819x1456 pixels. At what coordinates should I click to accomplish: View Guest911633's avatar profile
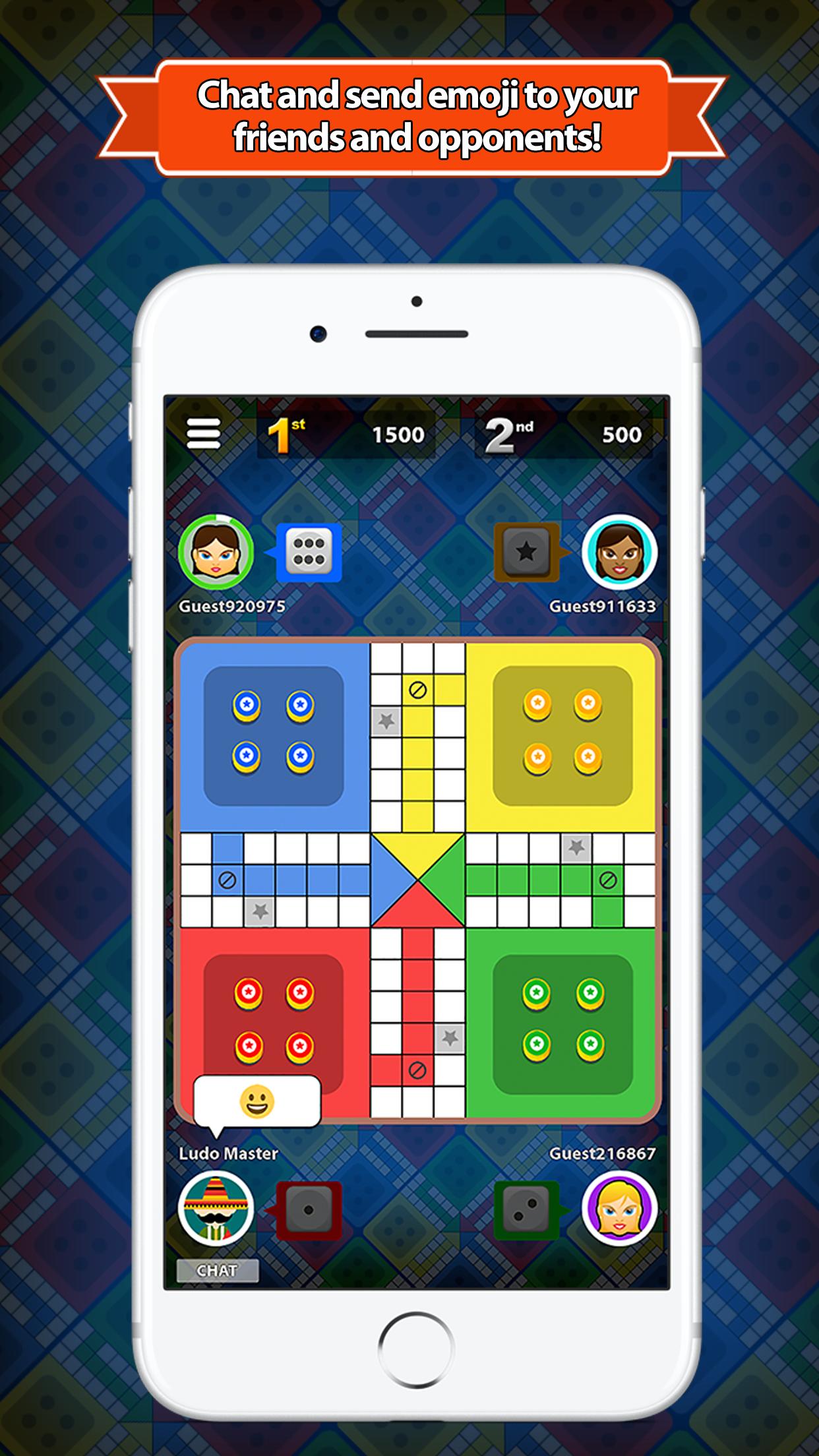click(619, 552)
